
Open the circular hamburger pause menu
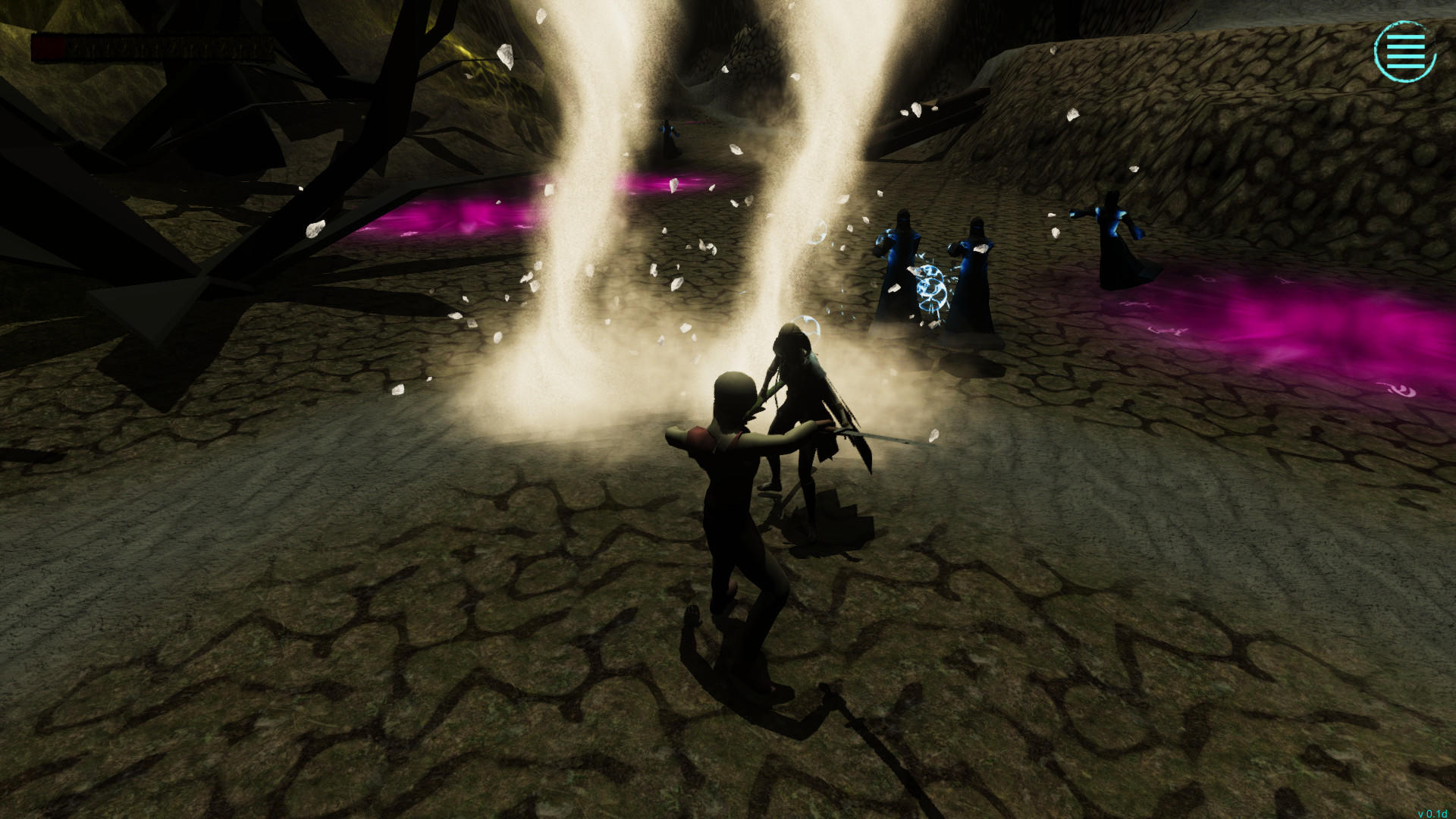pyautogui.click(x=1407, y=53)
